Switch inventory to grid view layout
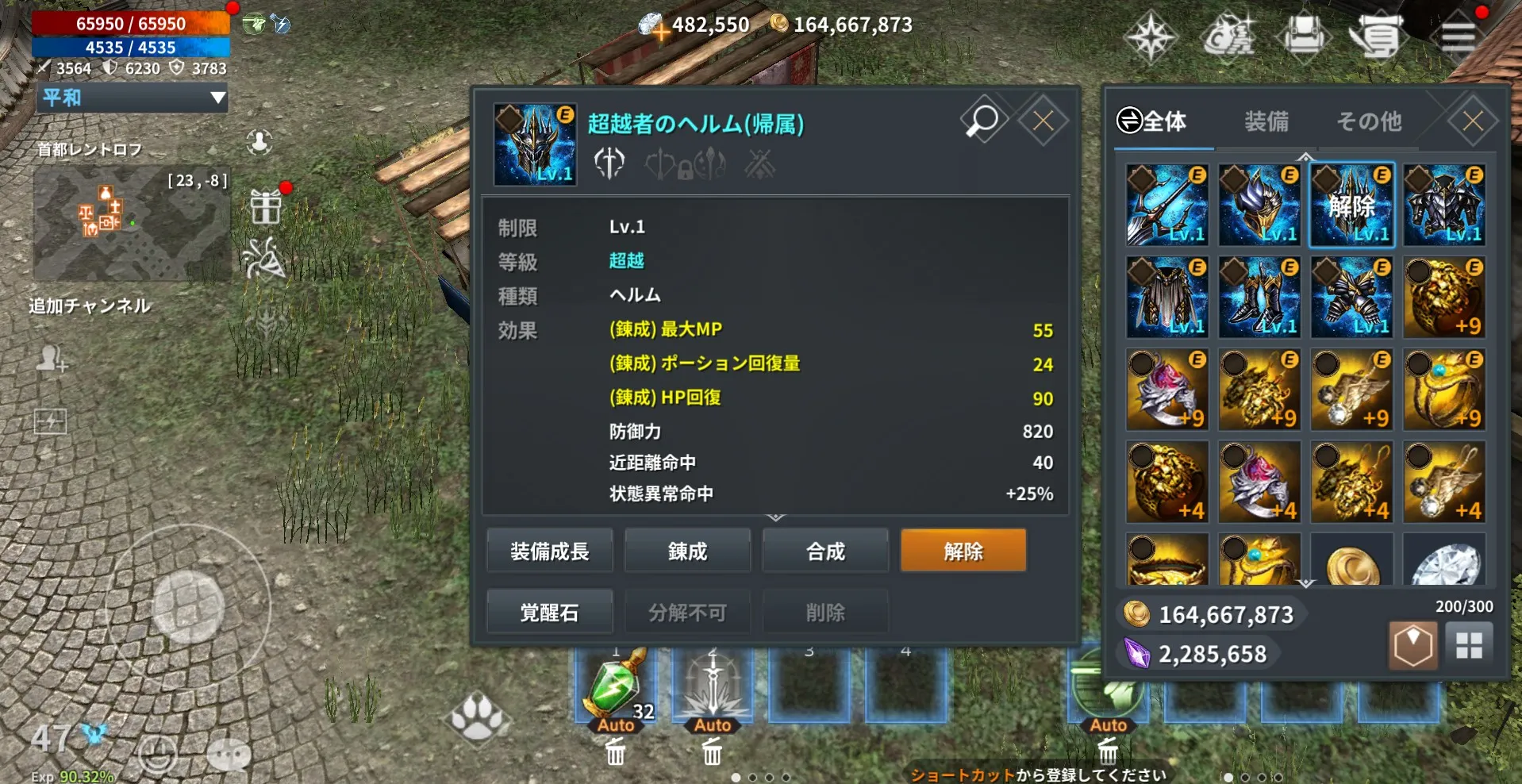 tap(1470, 645)
